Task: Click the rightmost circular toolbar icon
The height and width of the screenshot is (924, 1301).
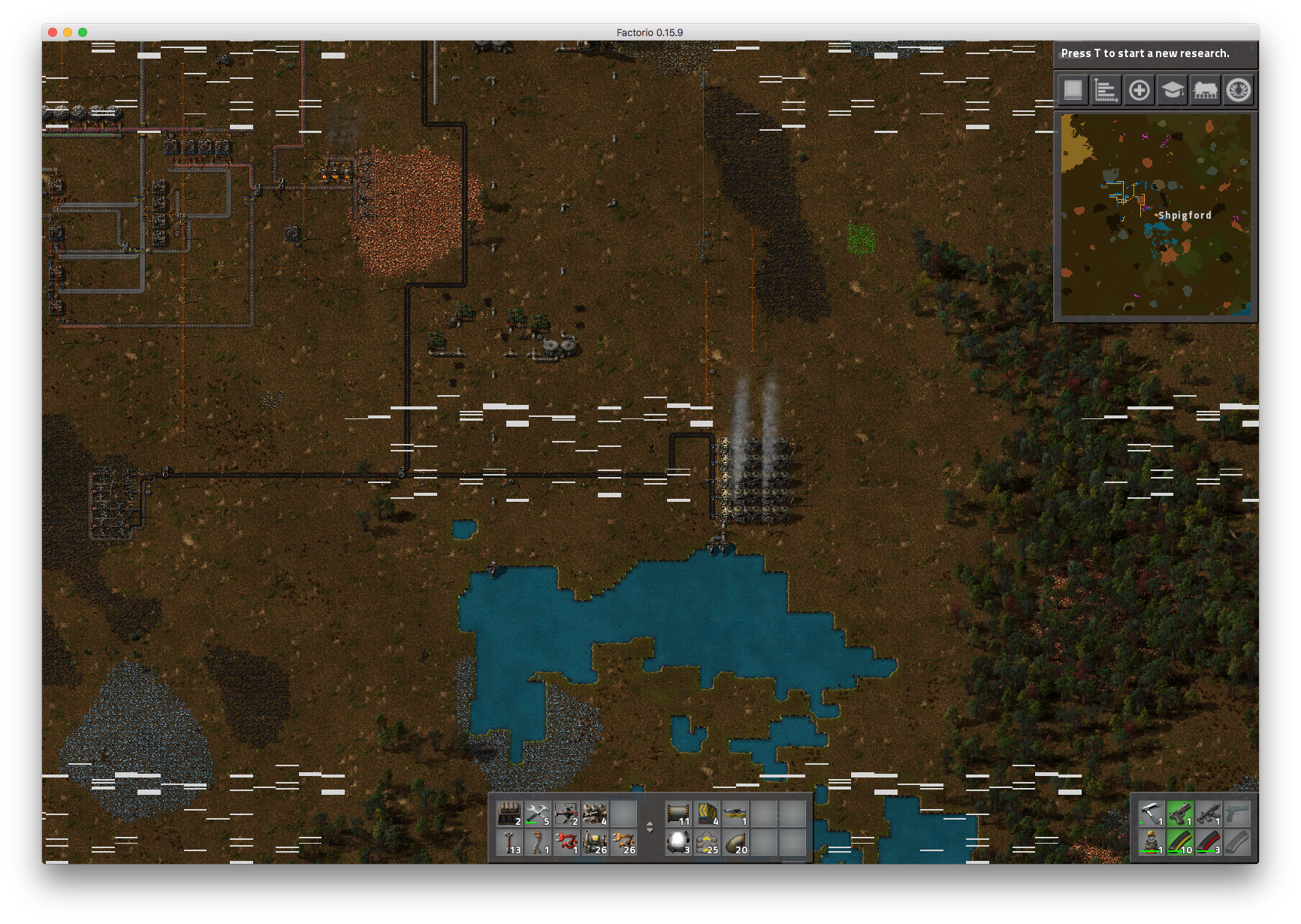Action: 1239,90
